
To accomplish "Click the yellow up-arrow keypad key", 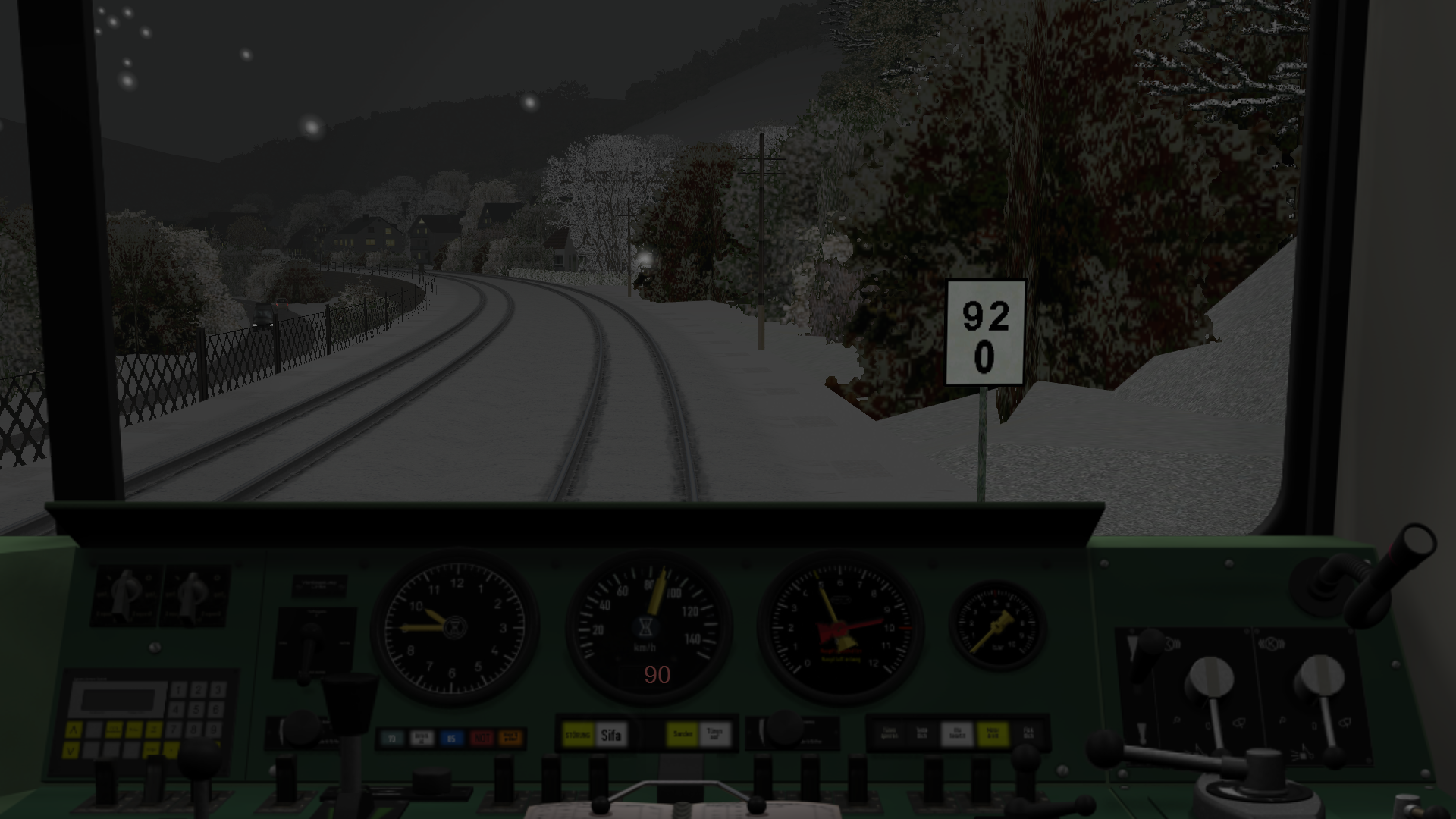I will [x=73, y=730].
